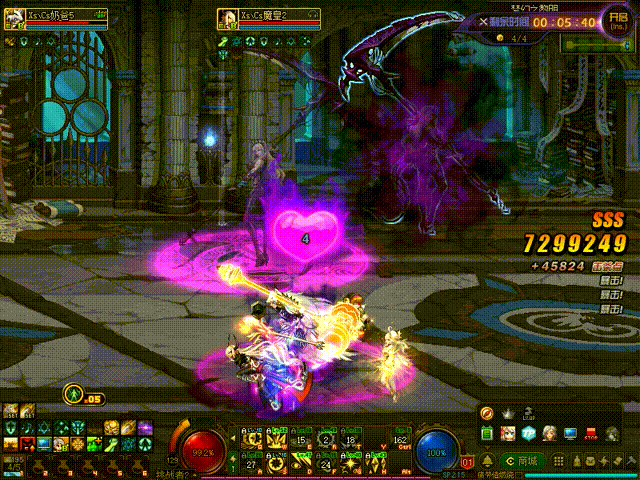The image size is (640, 480).
Task: Select the Xs\Cs魔皇2 party member portrait
Action: point(227,17)
